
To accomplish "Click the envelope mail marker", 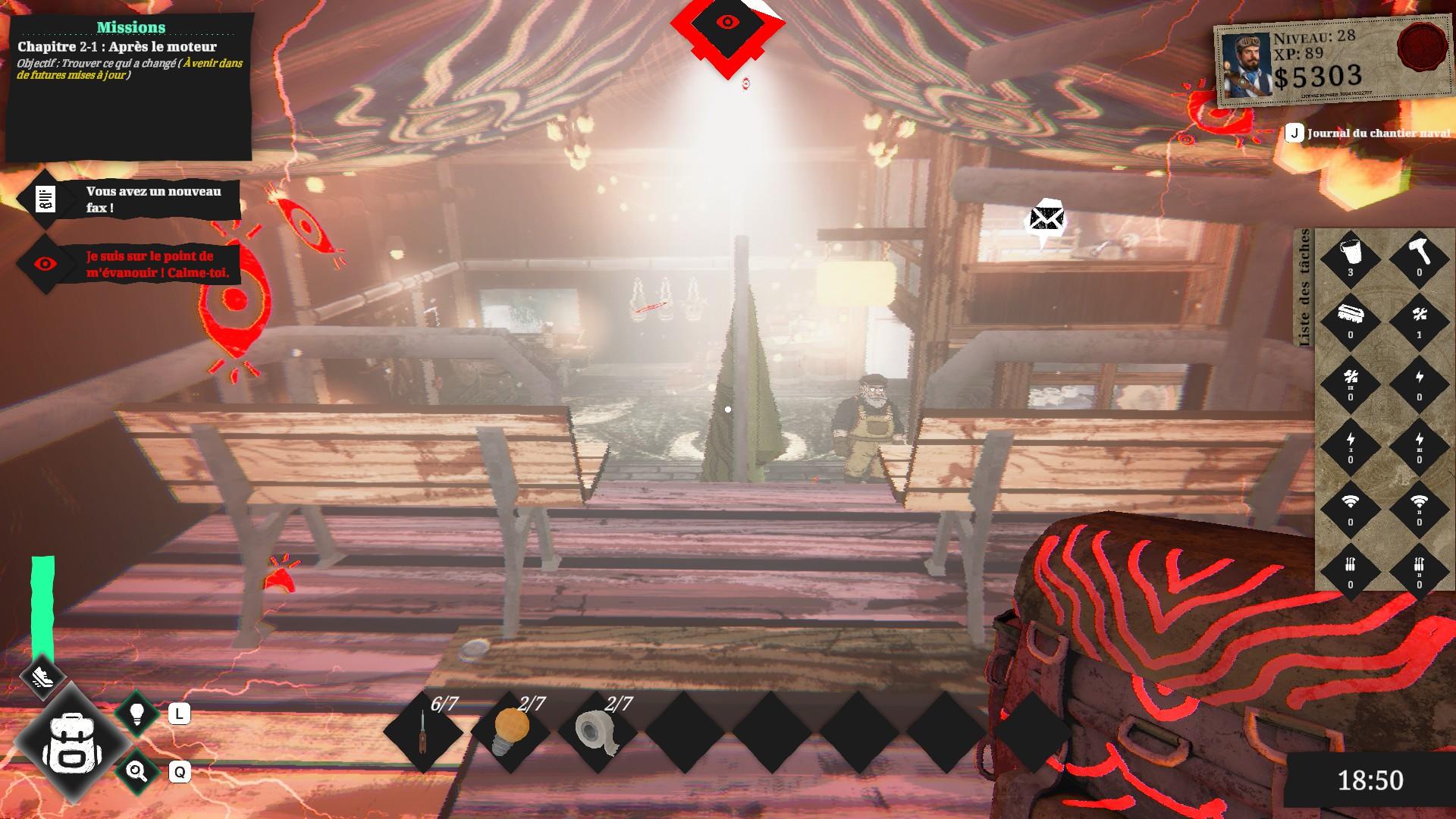I will (x=1046, y=220).
